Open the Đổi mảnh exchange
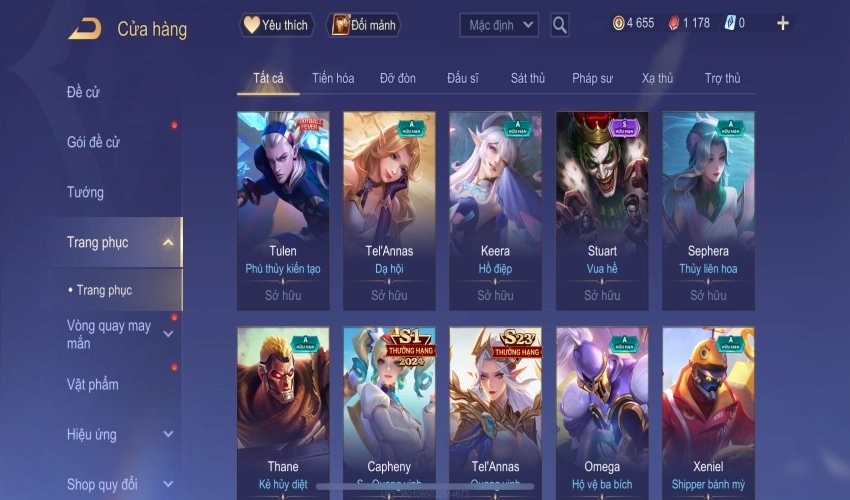Image resolution: width=850 pixels, height=500 pixels. tap(363, 25)
